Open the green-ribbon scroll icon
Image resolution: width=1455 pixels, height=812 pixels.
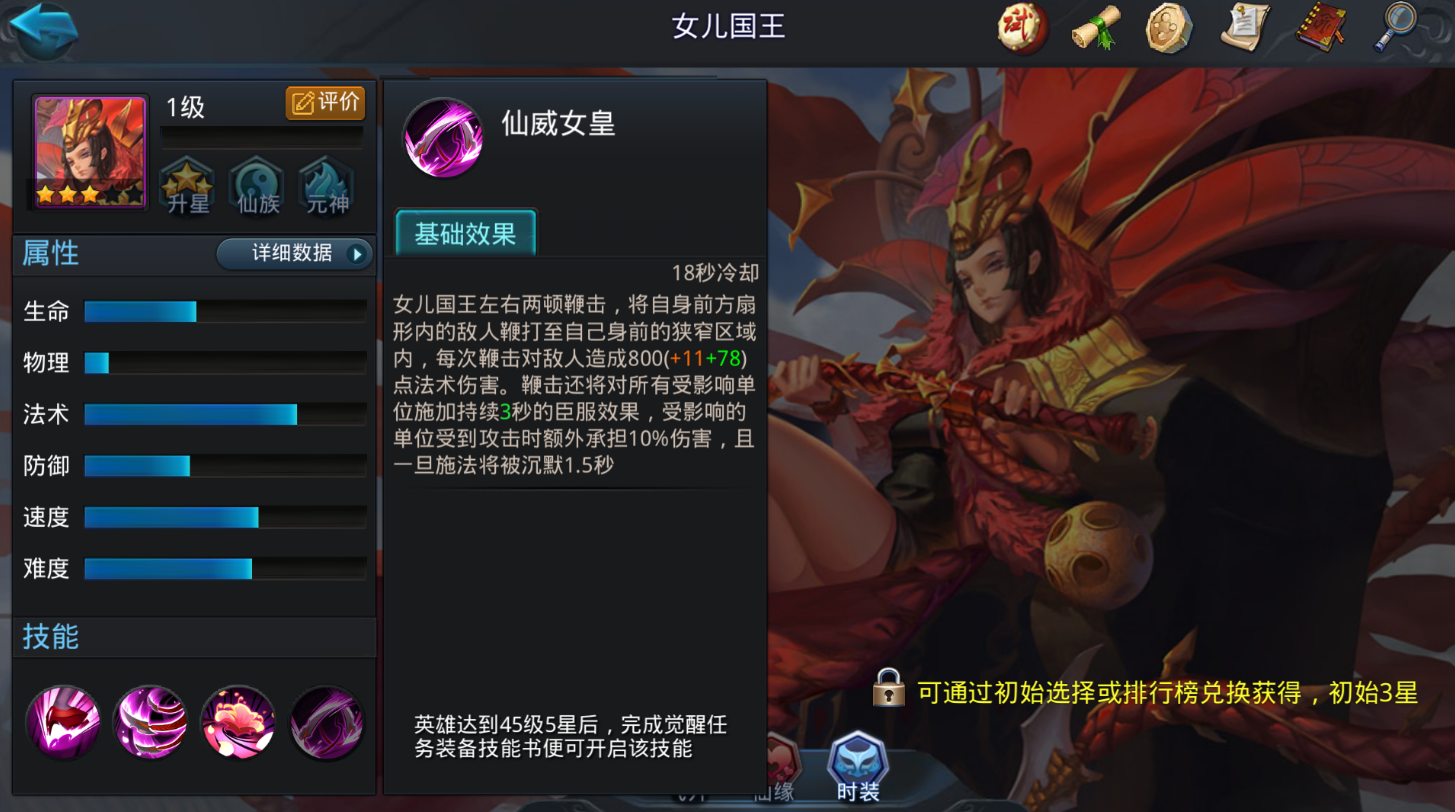(1096, 29)
